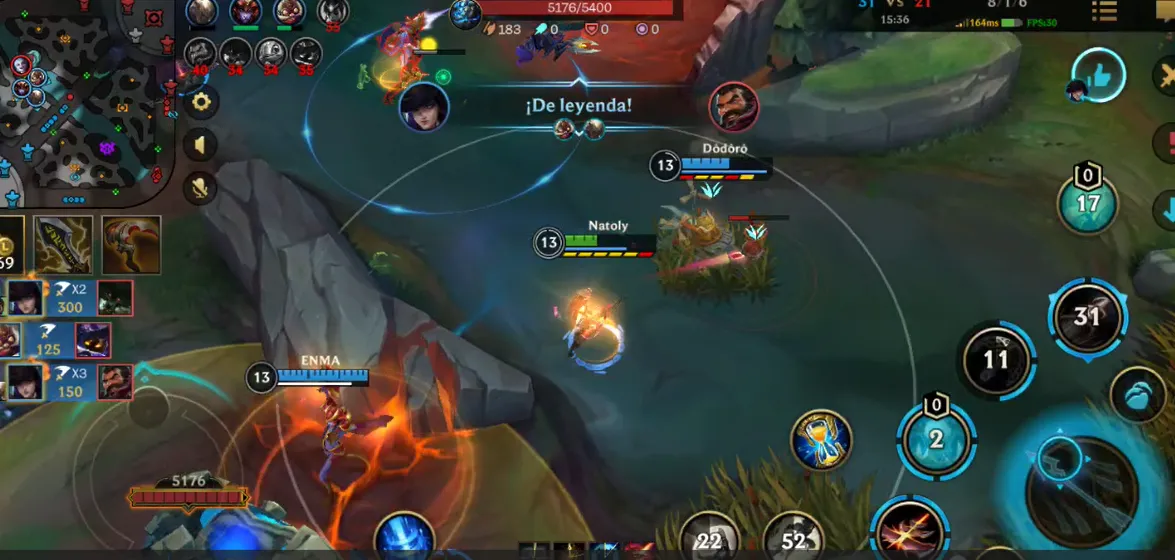
Task: Activate the ability showing 31 cooldown
Action: click(x=1087, y=318)
